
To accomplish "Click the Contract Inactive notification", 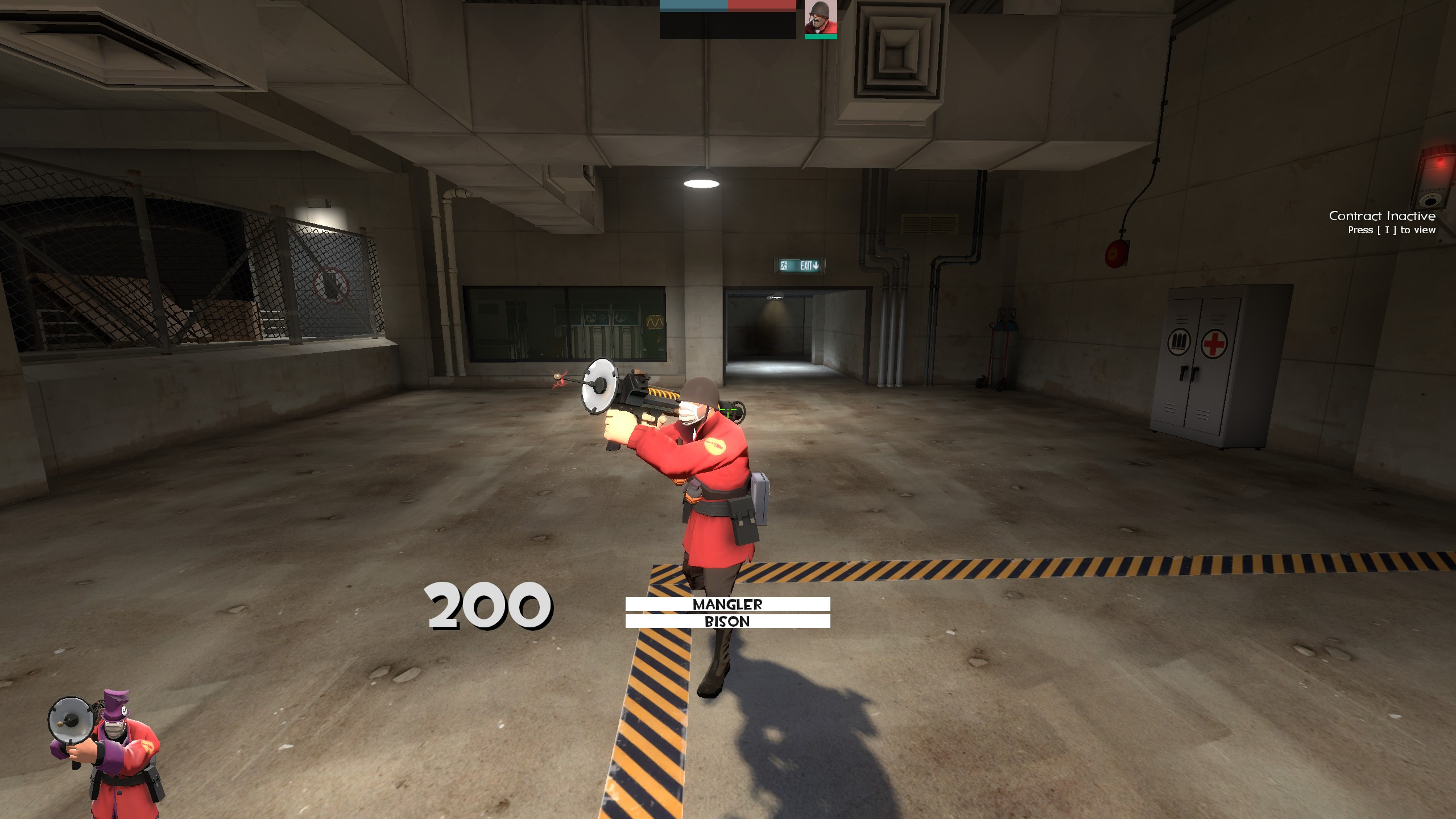I will point(1382,217).
